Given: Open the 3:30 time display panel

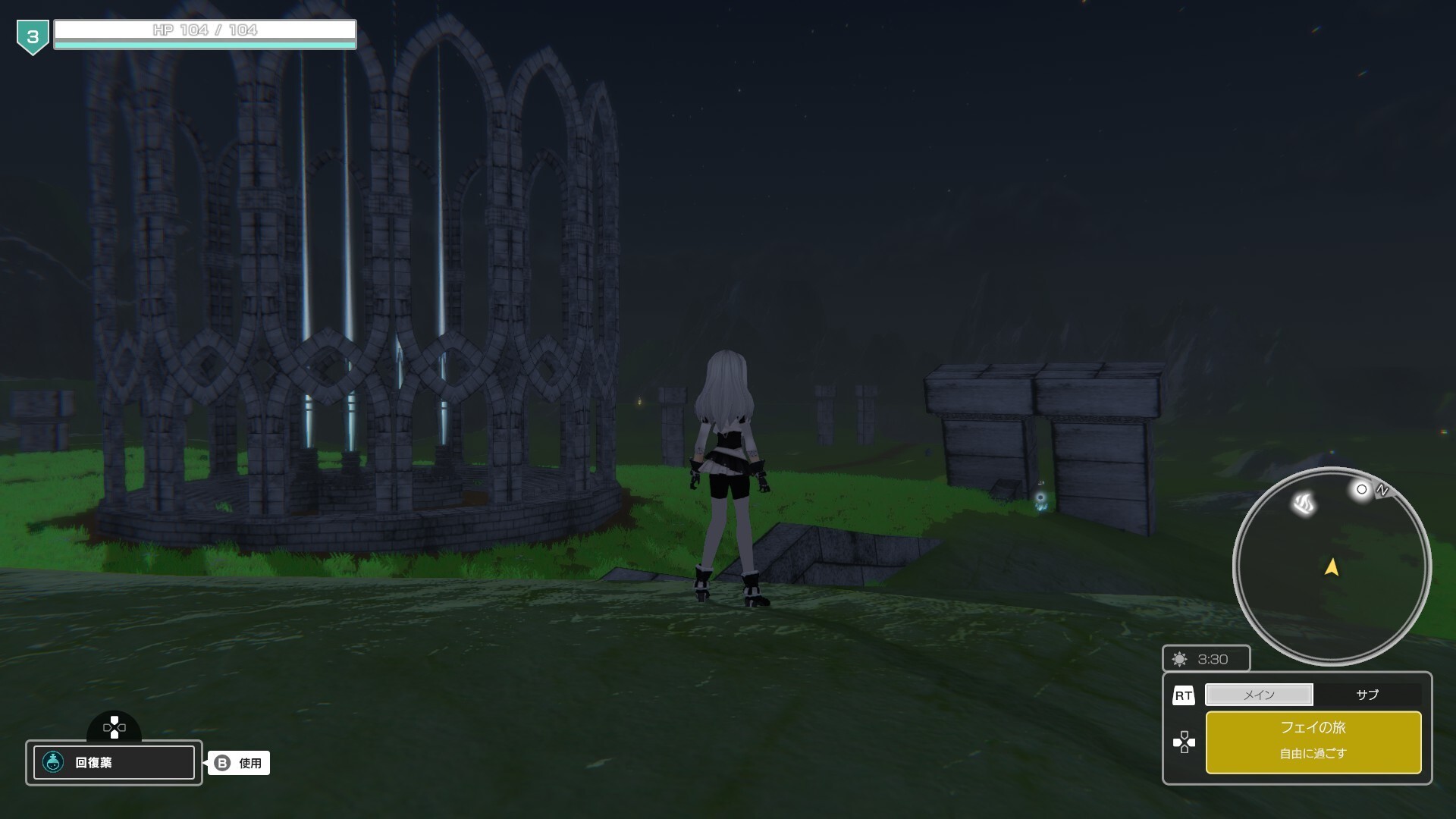Looking at the screenshot, I should tap(1207, 659).
